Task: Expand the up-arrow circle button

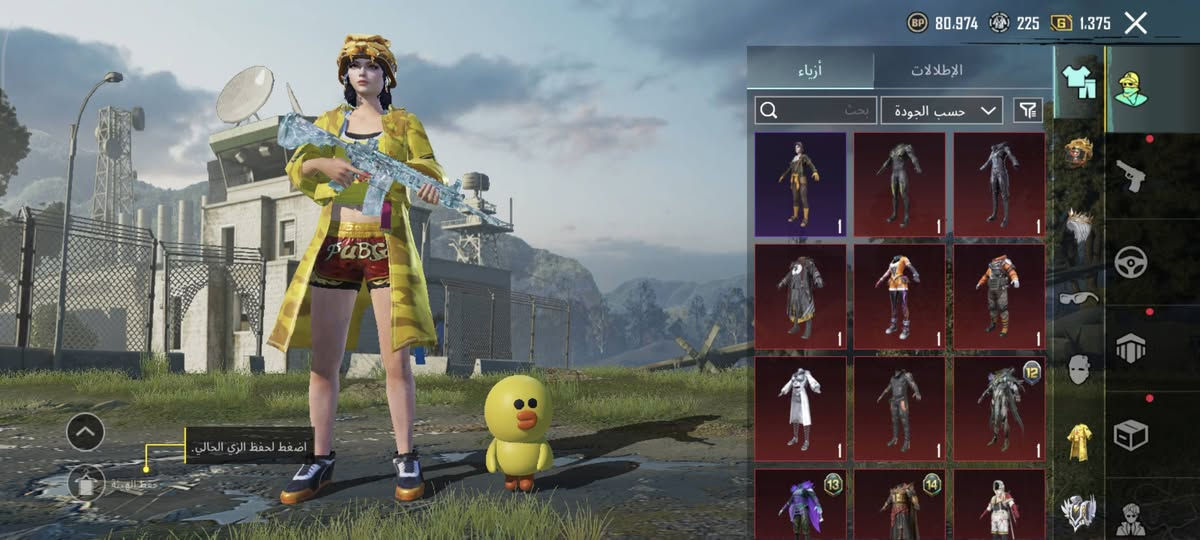Action: (86, 432)
